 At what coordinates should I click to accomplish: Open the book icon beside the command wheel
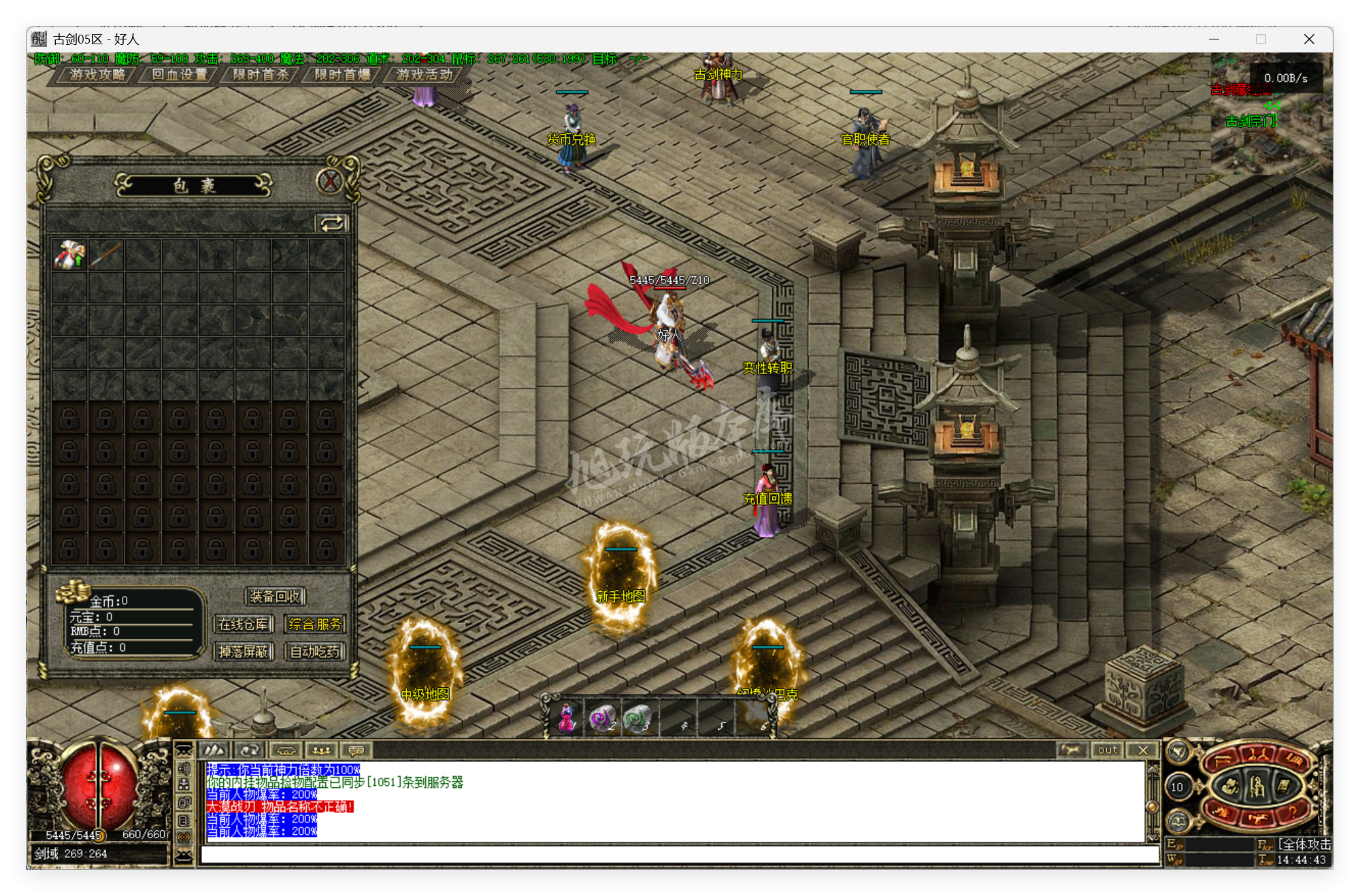tap(1178, 822)
